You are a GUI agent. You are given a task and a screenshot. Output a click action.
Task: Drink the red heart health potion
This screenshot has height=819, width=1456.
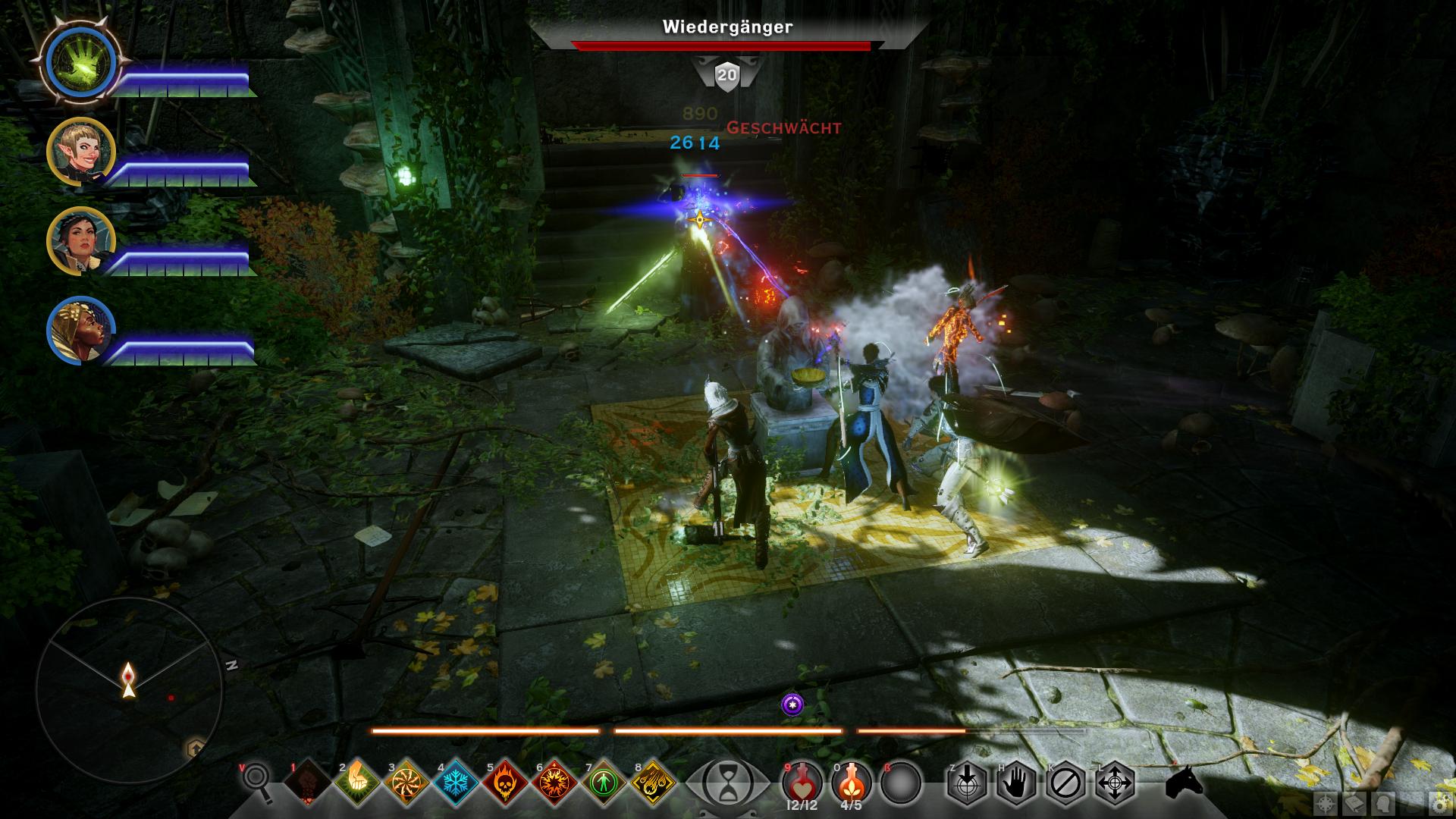point(801,780)
